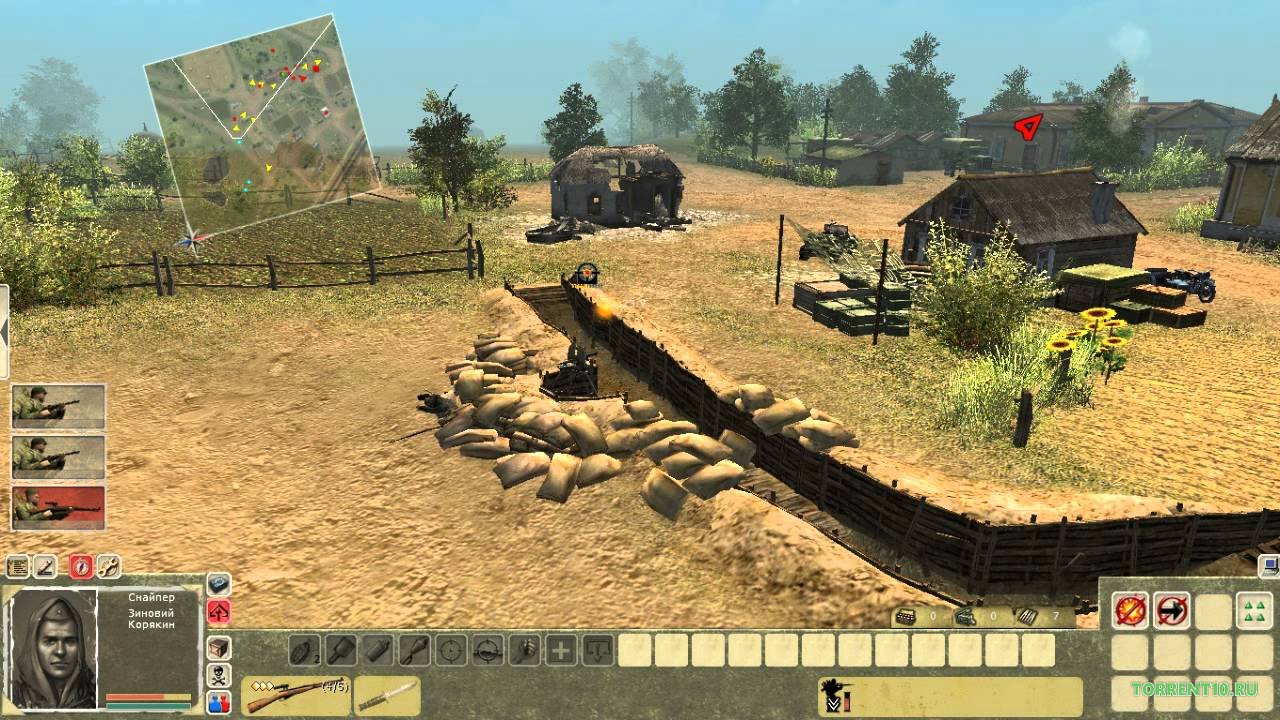
Task: Click the plus sign heal action
Action: point(562,650)
